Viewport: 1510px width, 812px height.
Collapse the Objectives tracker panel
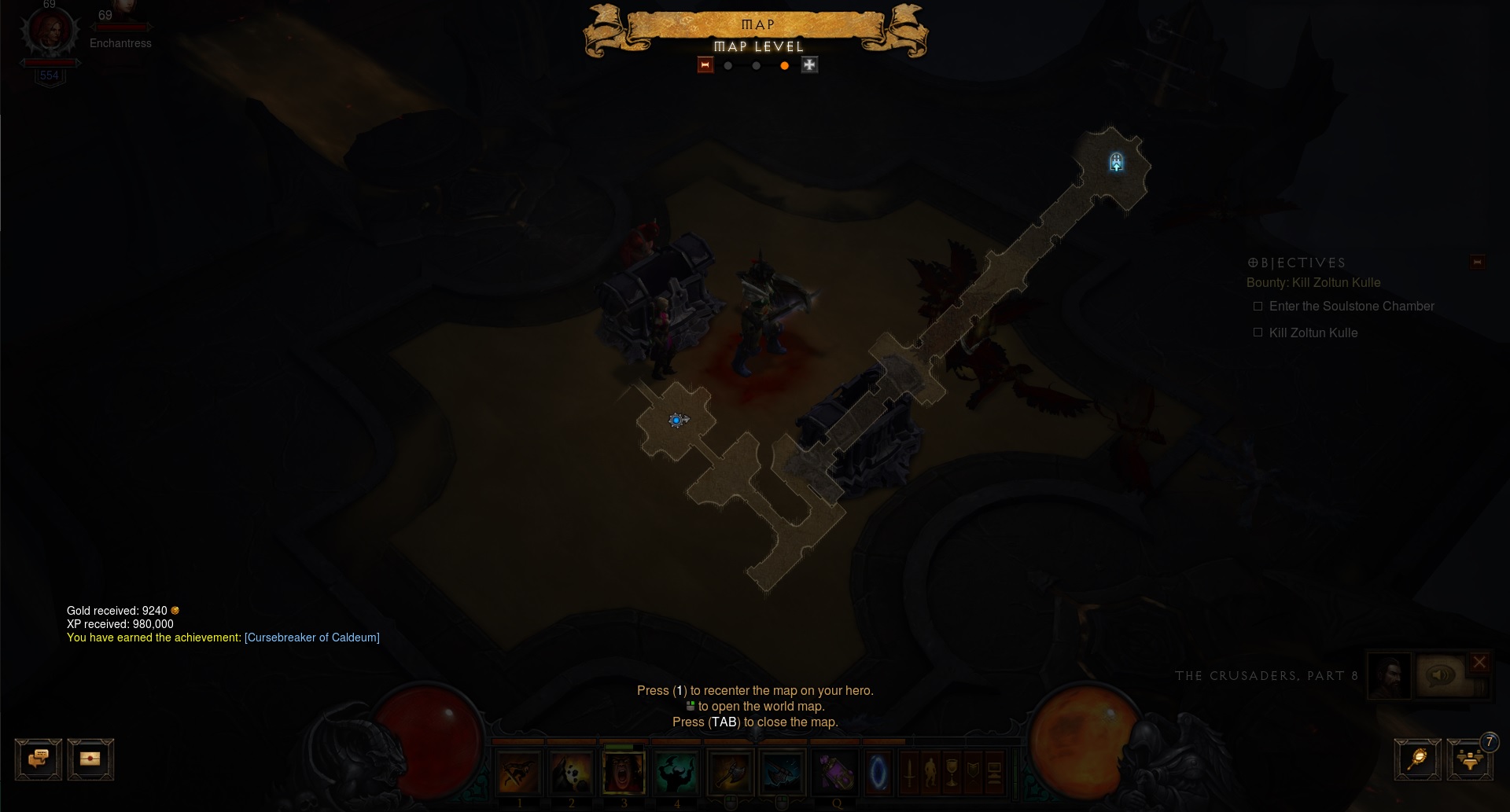pyautogui.click(x=1477, y=262)
